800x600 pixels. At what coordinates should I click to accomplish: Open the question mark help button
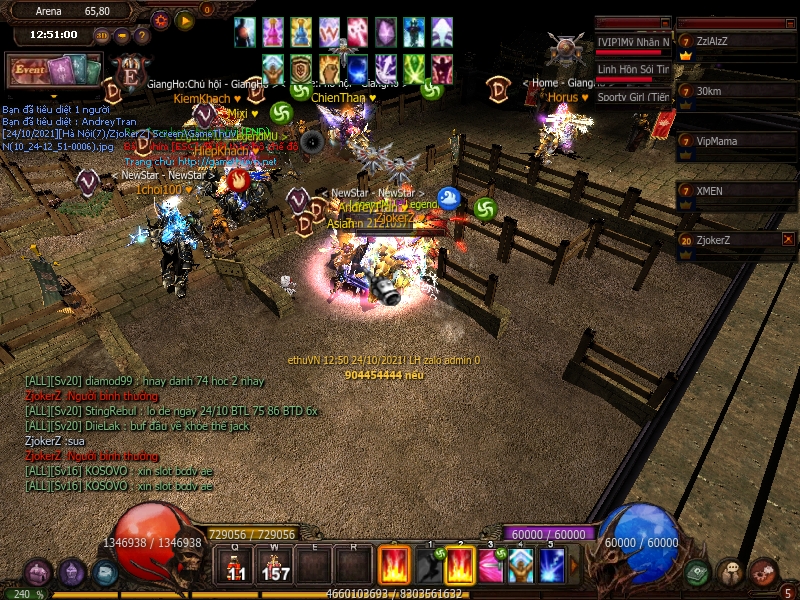[x=142, y=36]
